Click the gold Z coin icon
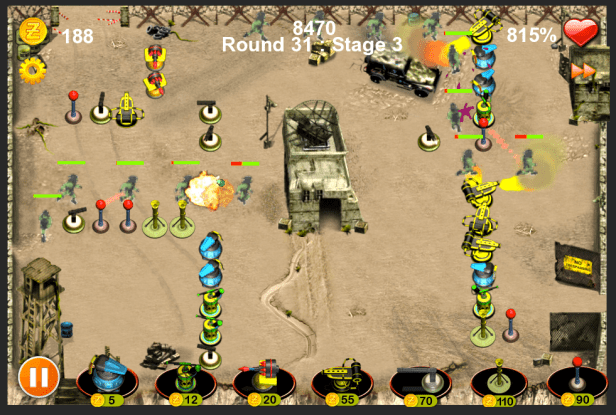This screenshot has height=415, width=616. pyautogui.click(x=32, y=32)
